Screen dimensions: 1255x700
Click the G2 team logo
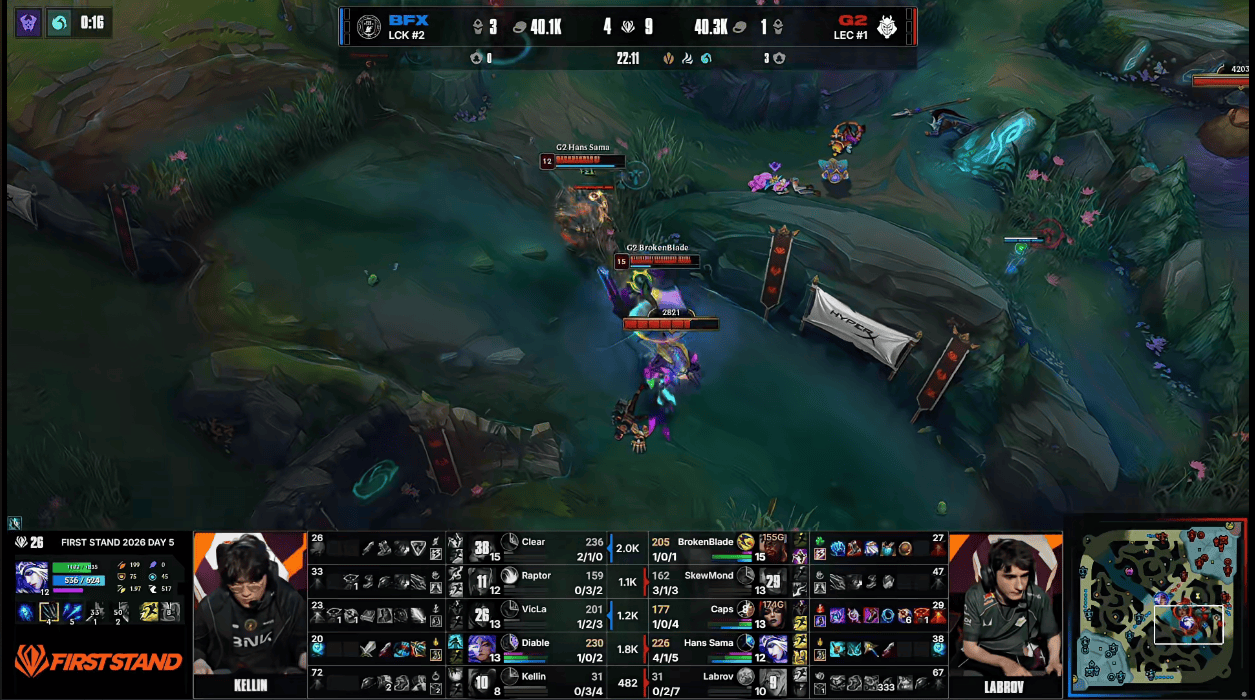pyautogui.click(x=886, y=27)
